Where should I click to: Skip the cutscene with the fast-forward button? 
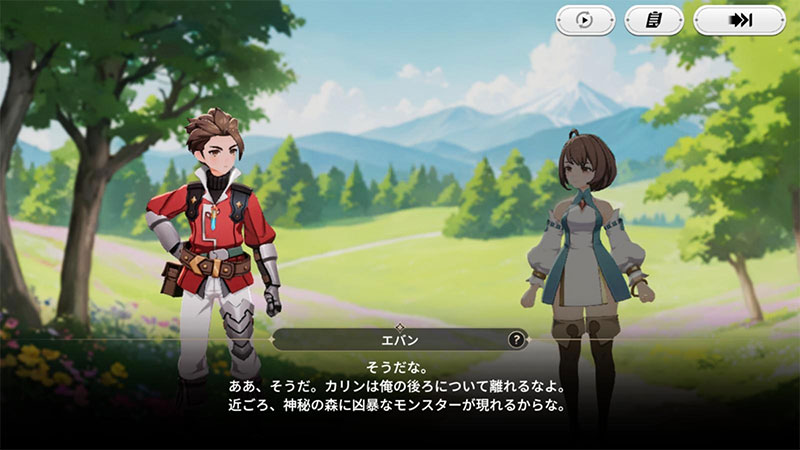point(739,20)
